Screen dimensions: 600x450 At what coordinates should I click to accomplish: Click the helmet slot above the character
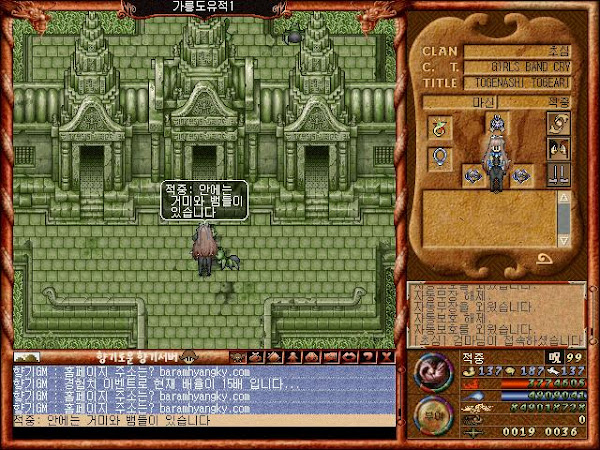[x=496, y=123]
